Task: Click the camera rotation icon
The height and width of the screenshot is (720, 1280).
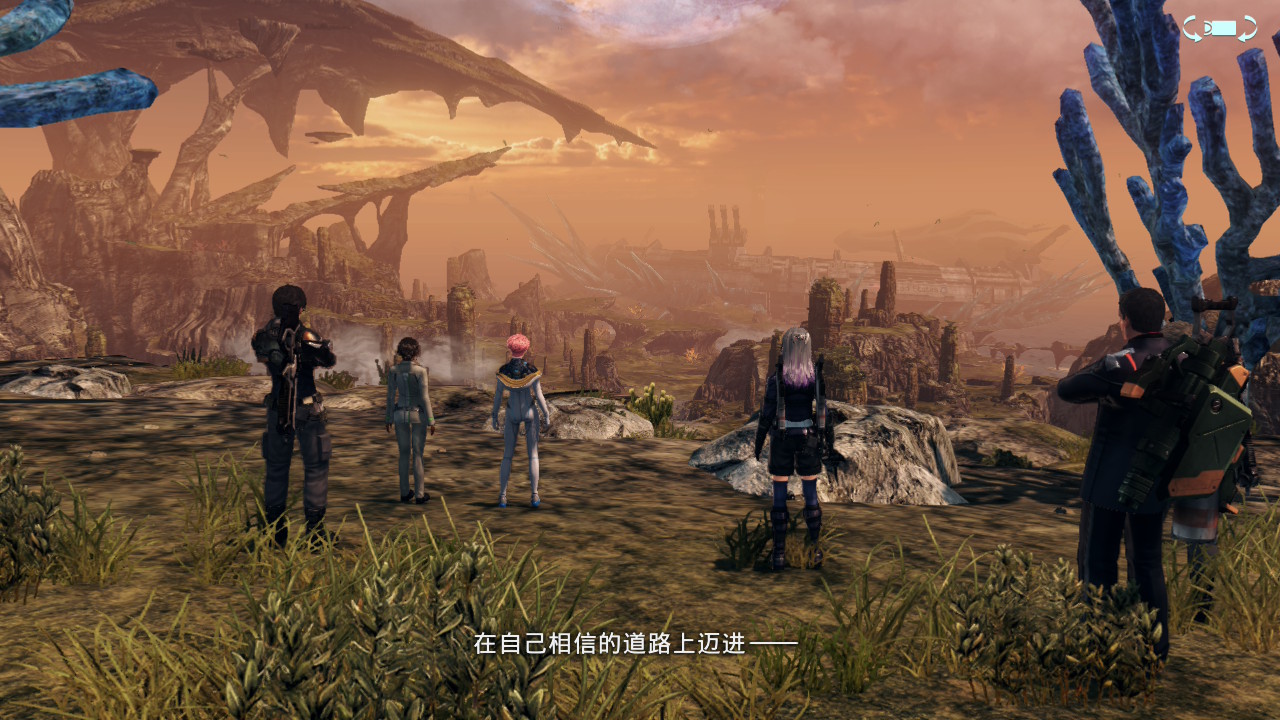Action: (1219, 28)
